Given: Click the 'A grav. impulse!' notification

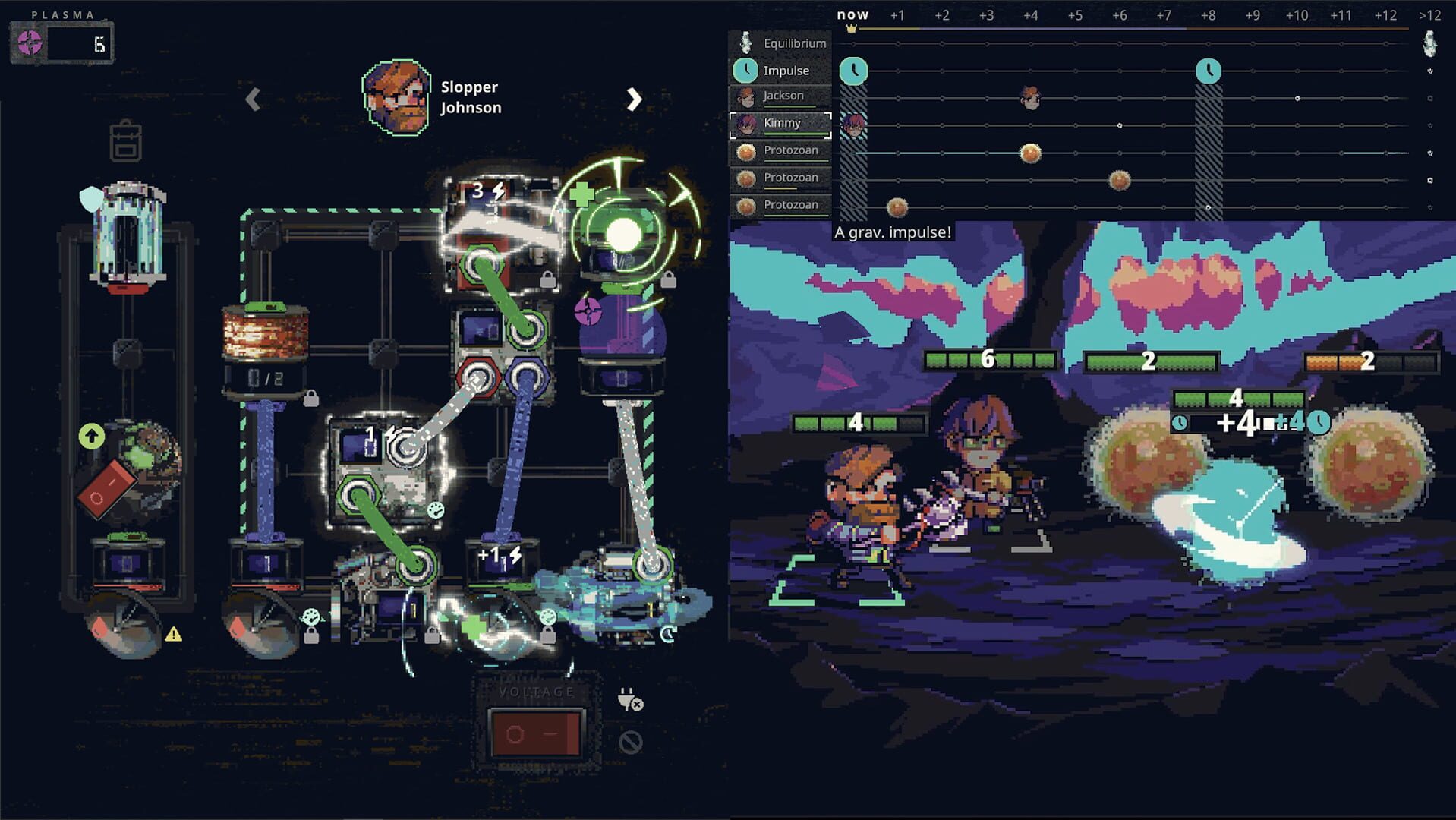Looking at the screenshot, I should [893, 233].
